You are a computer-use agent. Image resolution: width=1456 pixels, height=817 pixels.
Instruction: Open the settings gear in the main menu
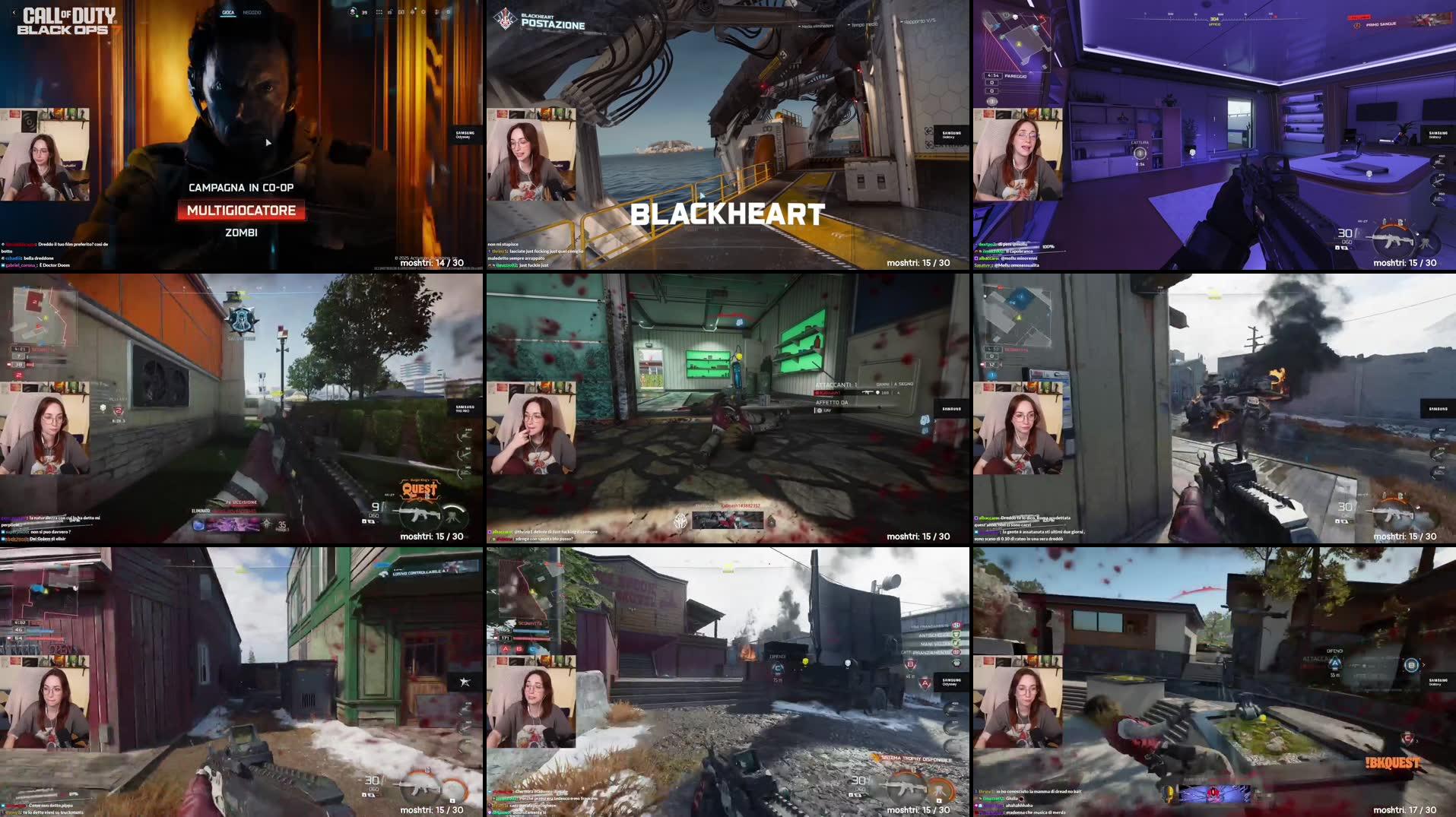pyautogui.click(x=423, y=12)
